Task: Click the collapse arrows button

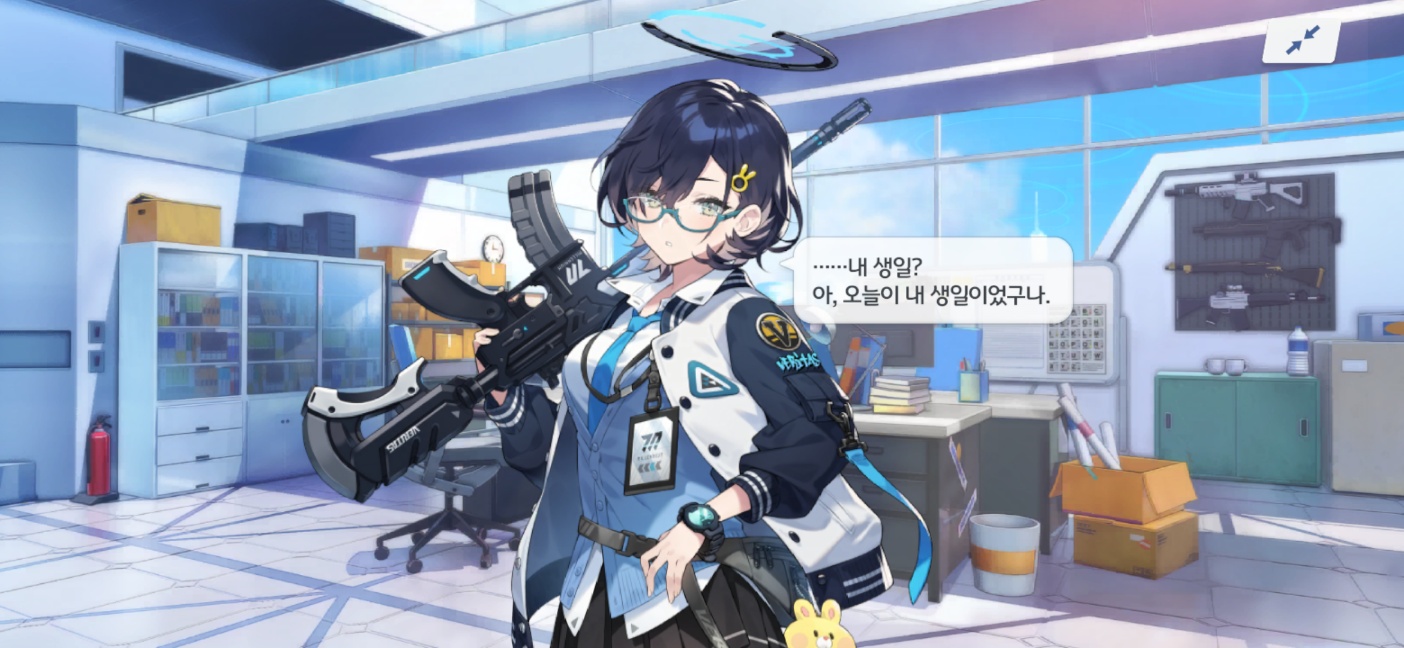Action: pos(1302,40)
